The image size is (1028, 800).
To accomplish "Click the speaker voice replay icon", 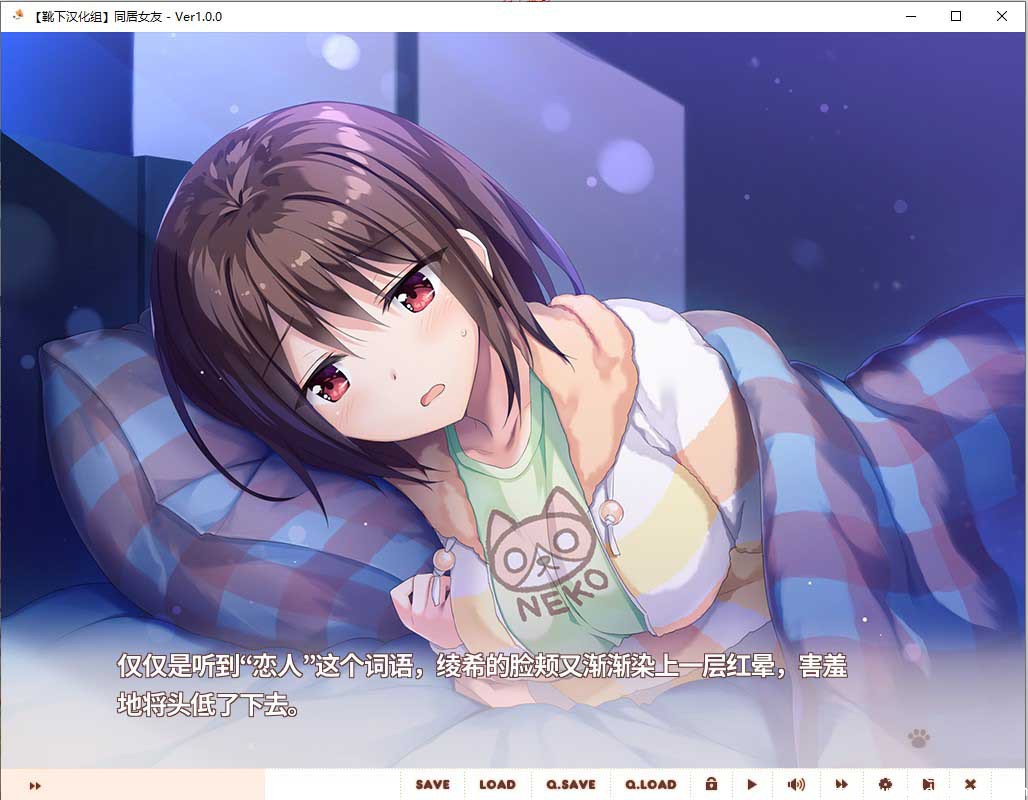I will (796, 785).
